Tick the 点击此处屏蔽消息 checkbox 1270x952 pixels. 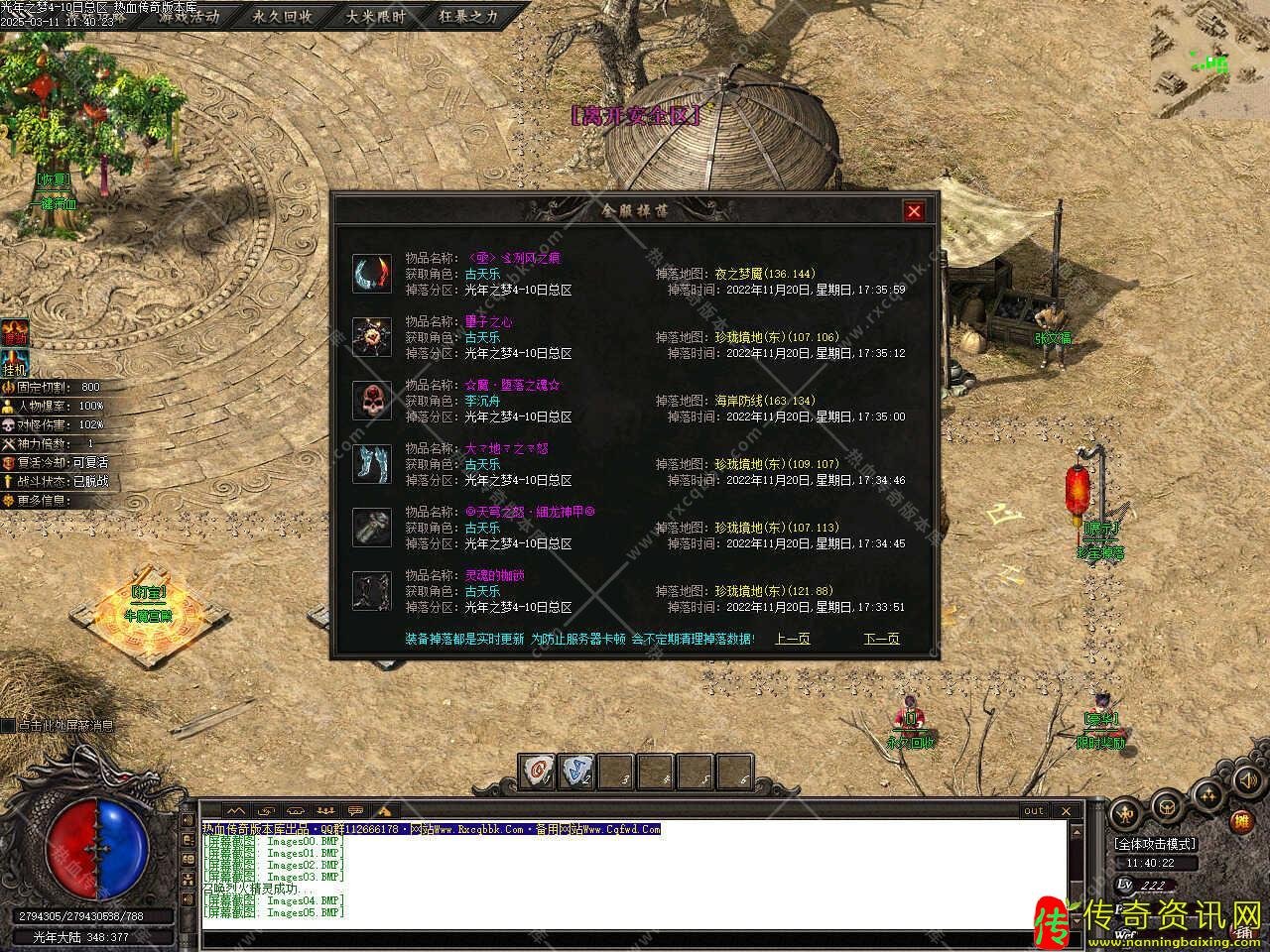(8, 726)
